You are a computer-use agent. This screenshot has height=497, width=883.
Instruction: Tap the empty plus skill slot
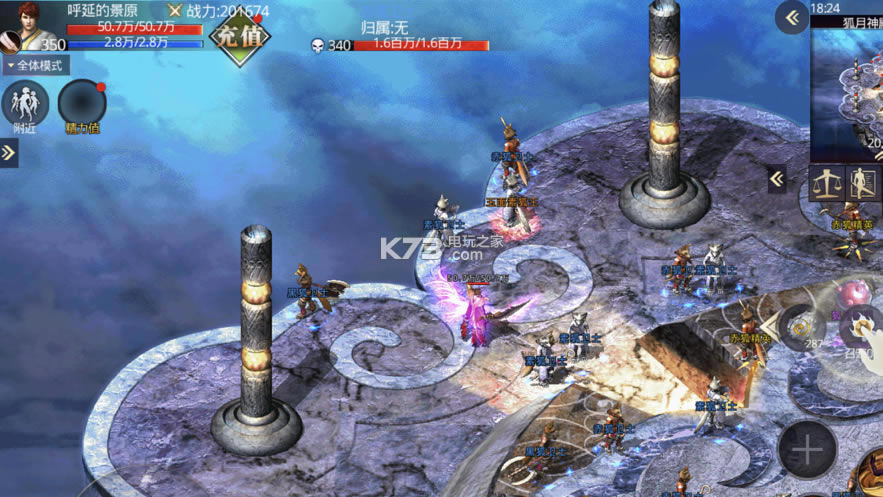tap(807, 449)
